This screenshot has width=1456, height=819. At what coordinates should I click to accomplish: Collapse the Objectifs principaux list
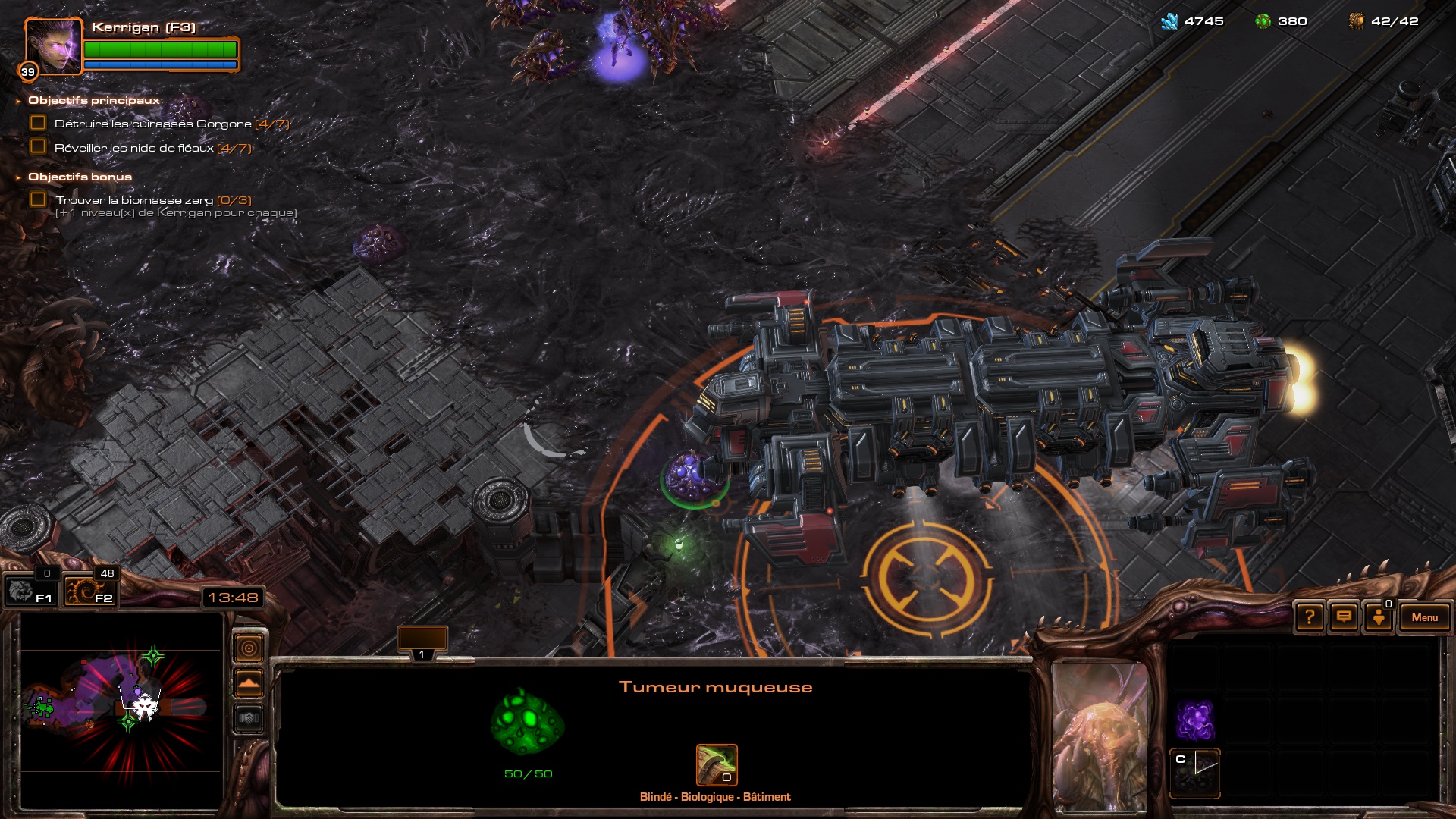pos(18,101)
